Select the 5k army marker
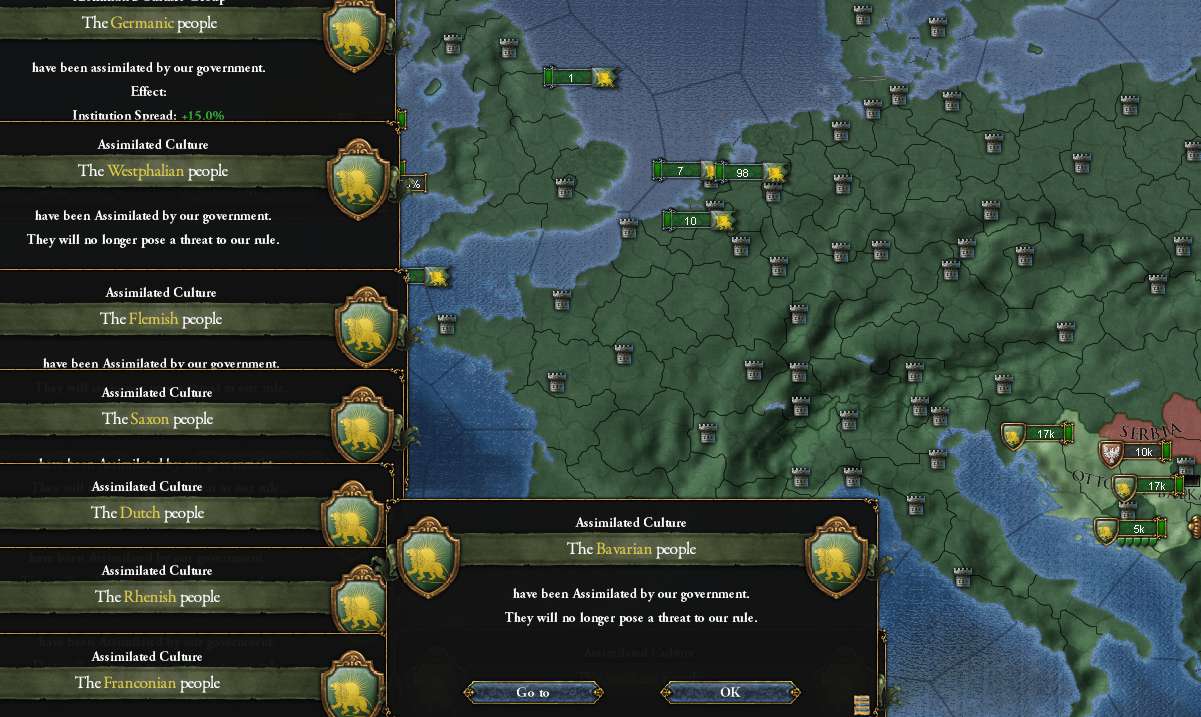 click(x=1138, y=529)
